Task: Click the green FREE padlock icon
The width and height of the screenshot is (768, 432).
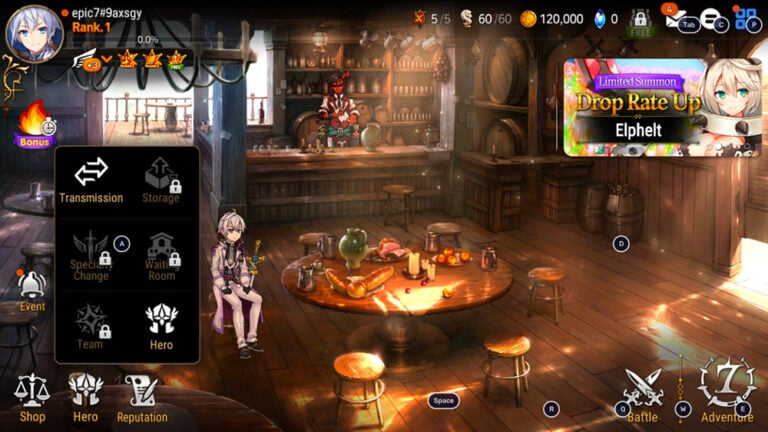Action: click(x=640, y=22)
